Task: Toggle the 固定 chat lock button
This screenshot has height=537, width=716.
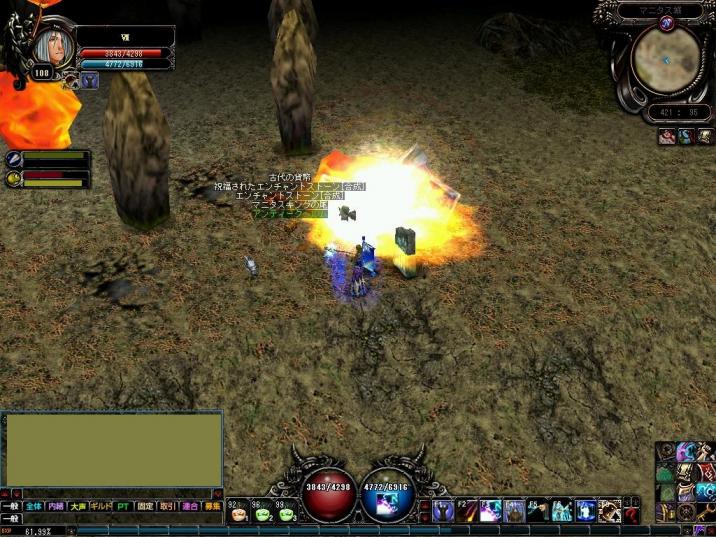Action: (145, 507)
